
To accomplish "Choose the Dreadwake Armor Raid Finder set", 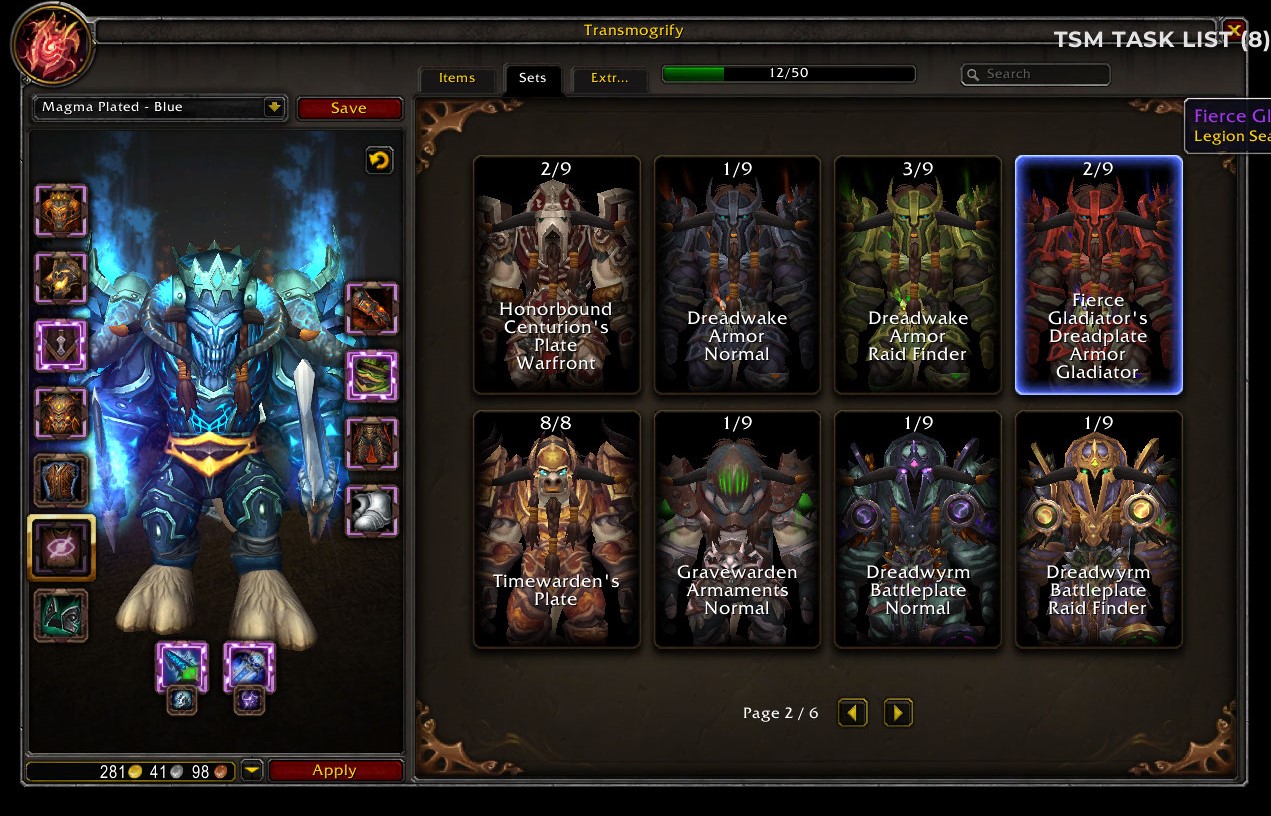I will click(917, 275).
